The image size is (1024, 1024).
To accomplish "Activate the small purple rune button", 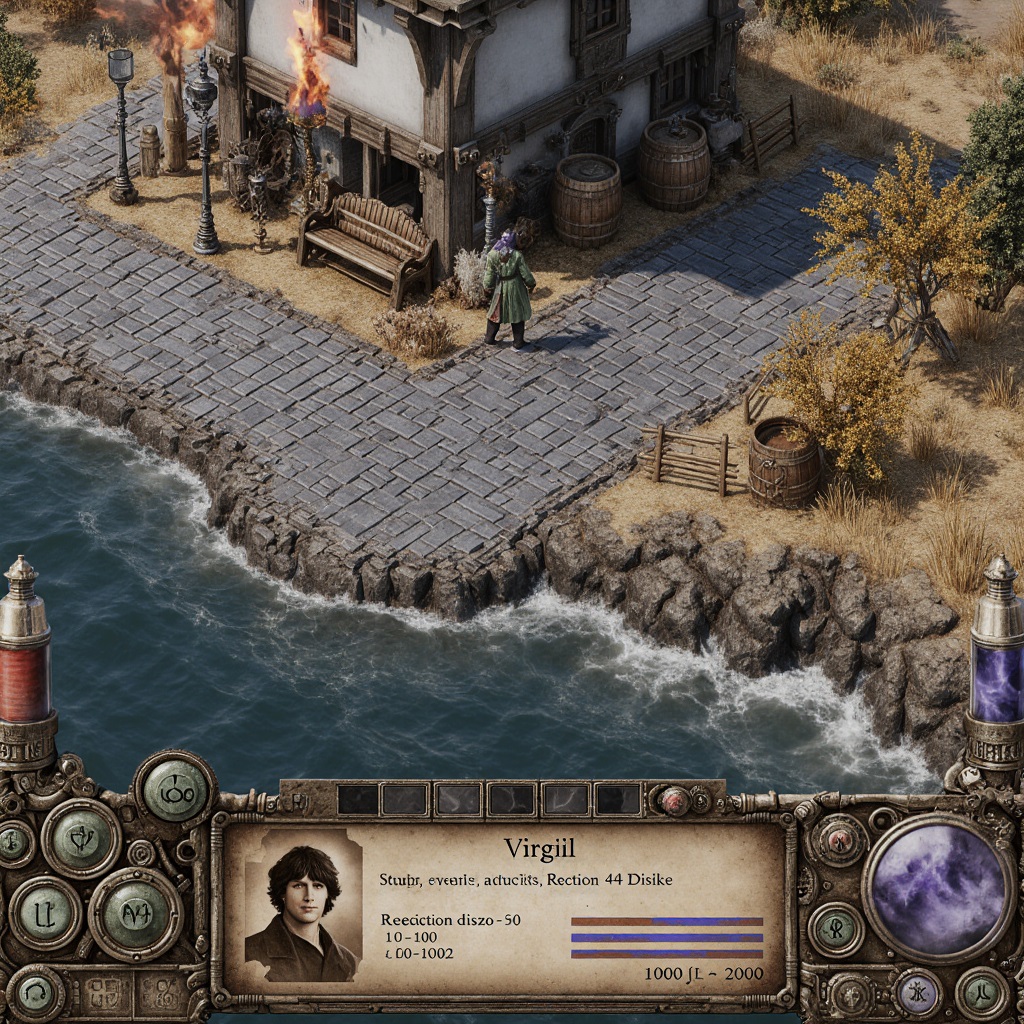I will pos(918,991).
